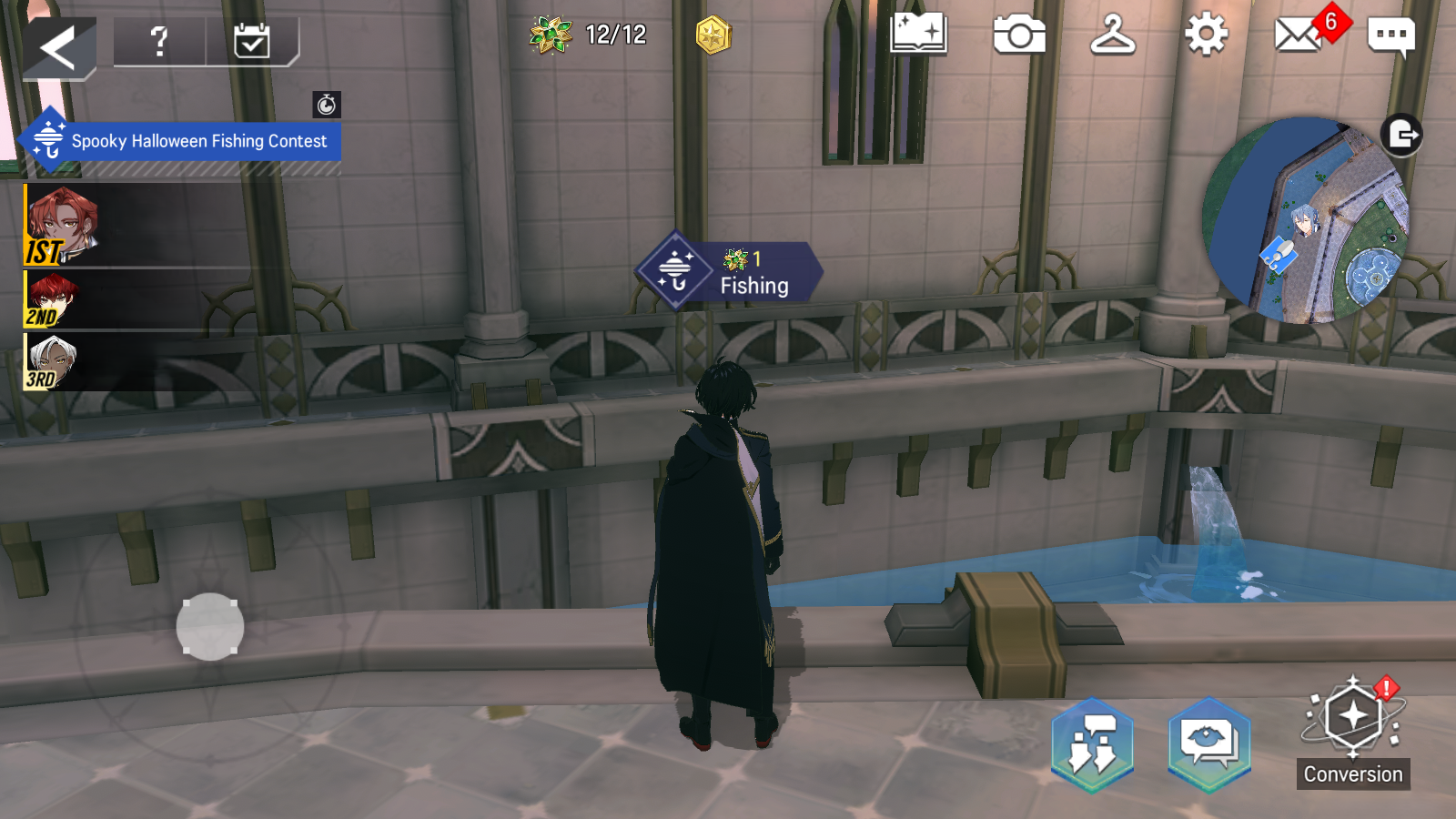The image size is (1456, 819).
Task: Open the question mark help button
Action: click(x=159, y=41)
